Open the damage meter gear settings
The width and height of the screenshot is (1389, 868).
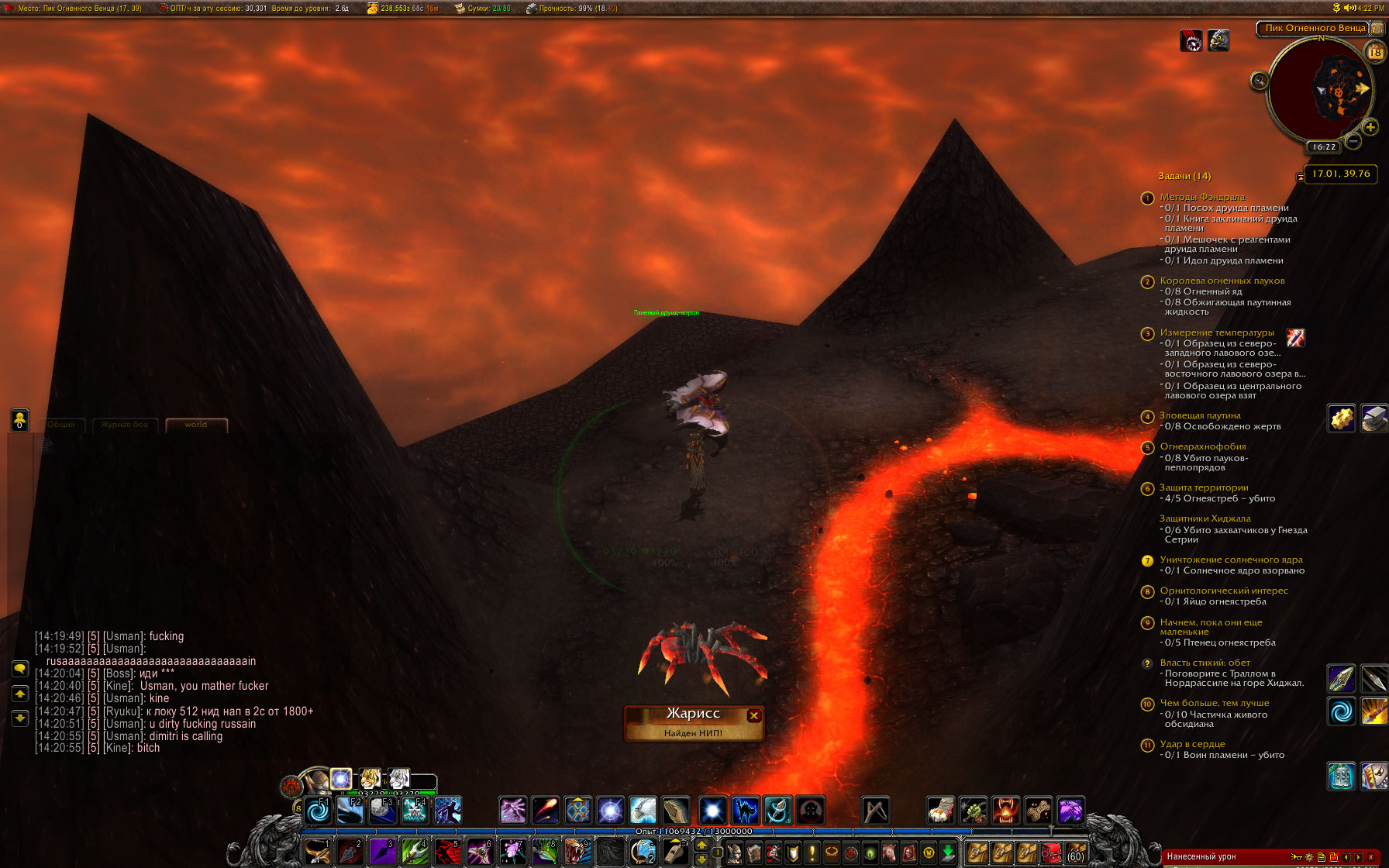(1309, 857)
